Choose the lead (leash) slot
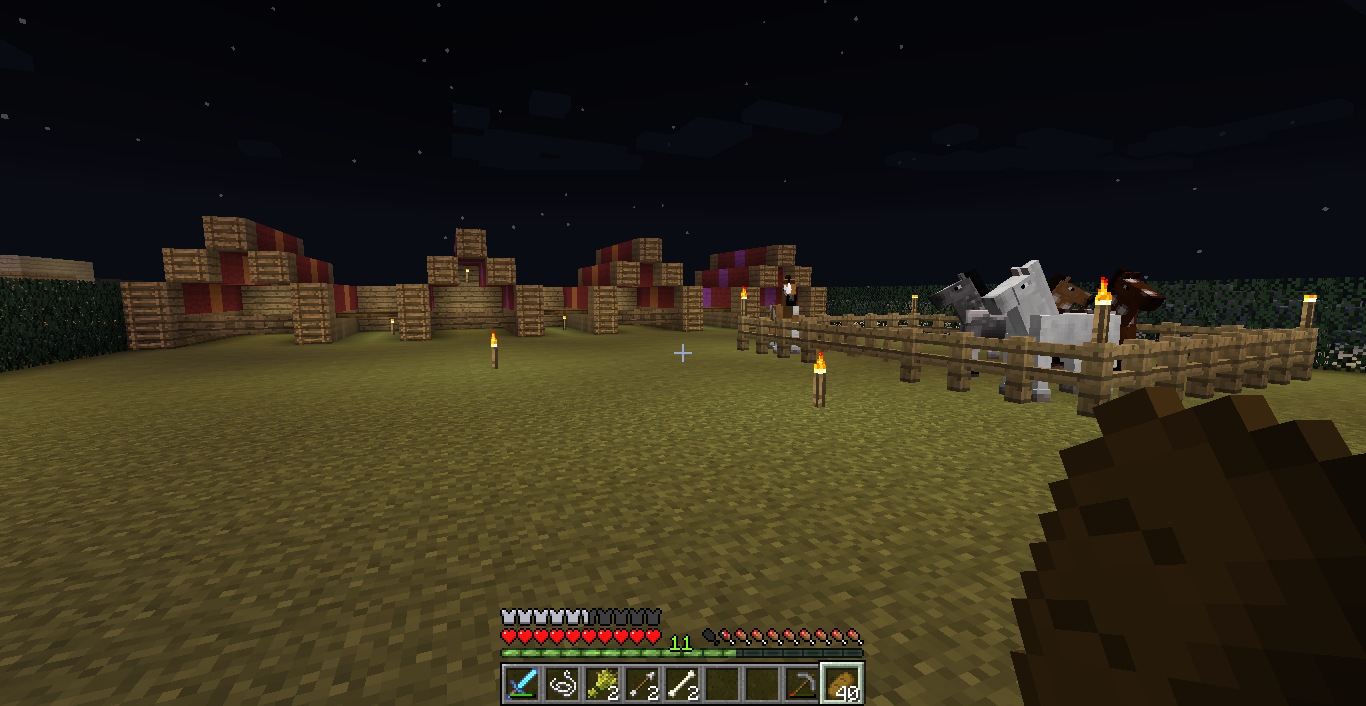Image resolution: width=1366 pixels, height=706 pixels. point(563,684)
